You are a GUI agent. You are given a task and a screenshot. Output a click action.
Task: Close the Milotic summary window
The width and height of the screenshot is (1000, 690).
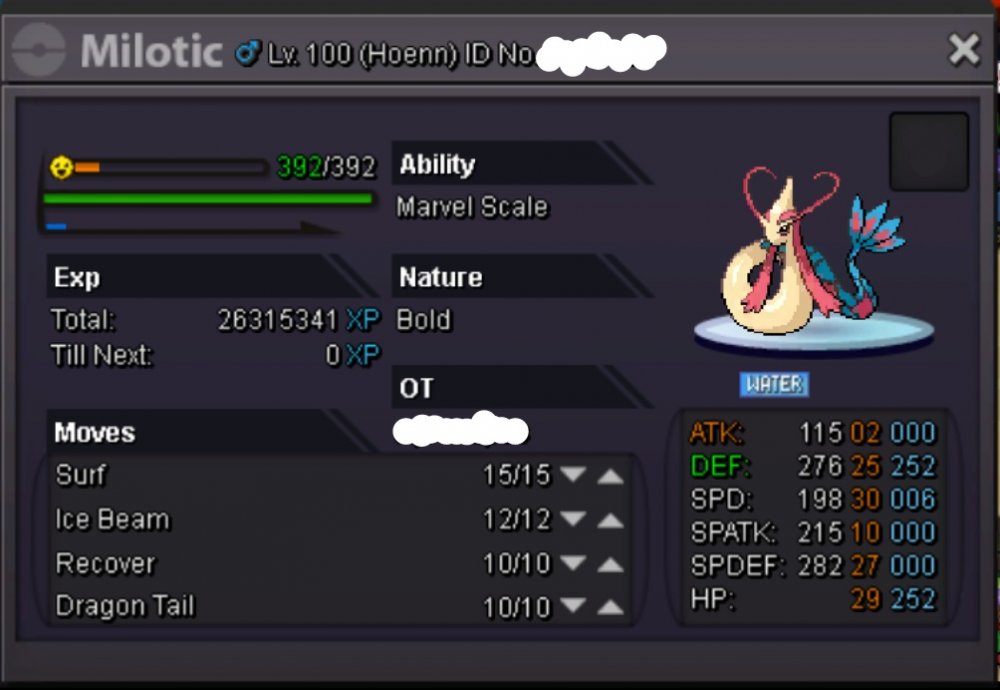pyautogui.click(x=964, y=49)
